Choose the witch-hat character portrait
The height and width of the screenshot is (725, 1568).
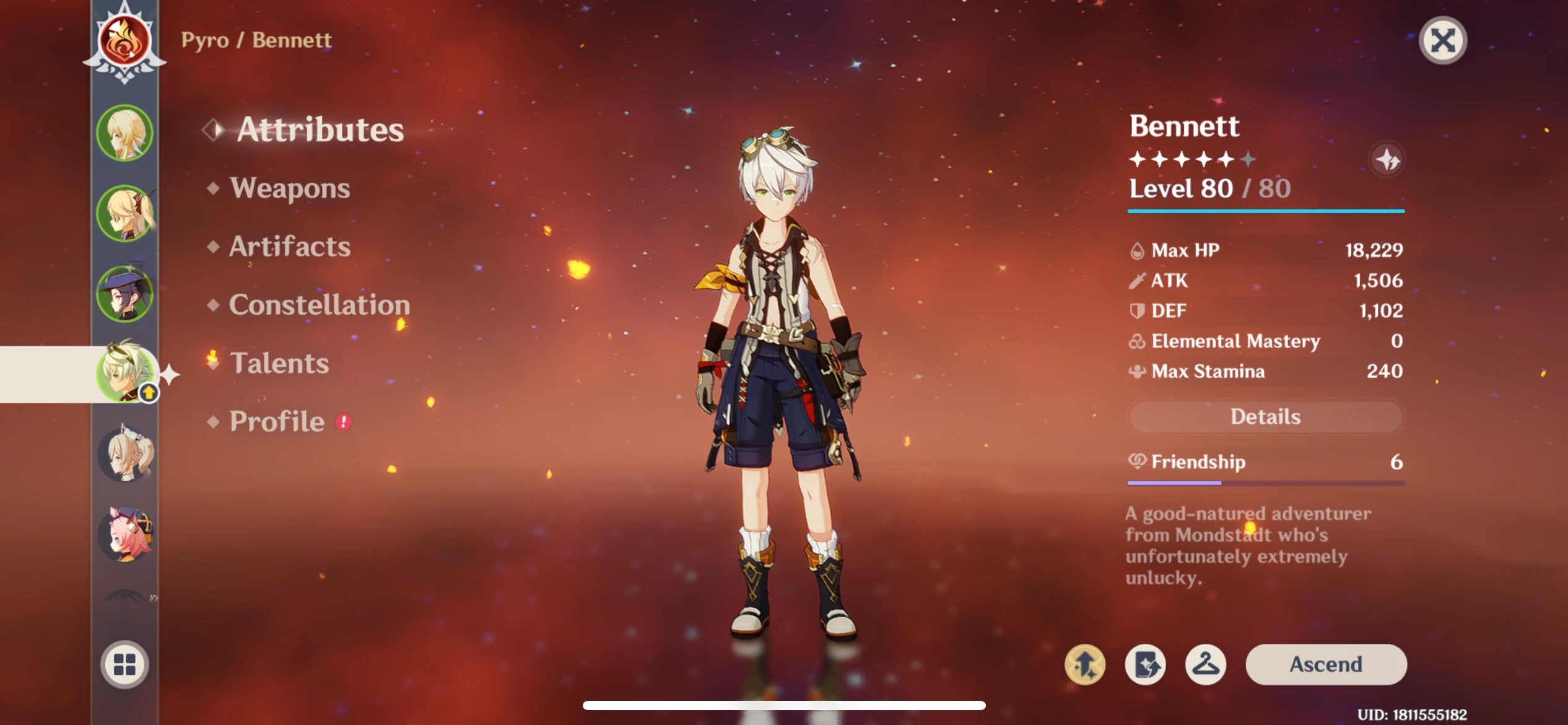(125, 294)
